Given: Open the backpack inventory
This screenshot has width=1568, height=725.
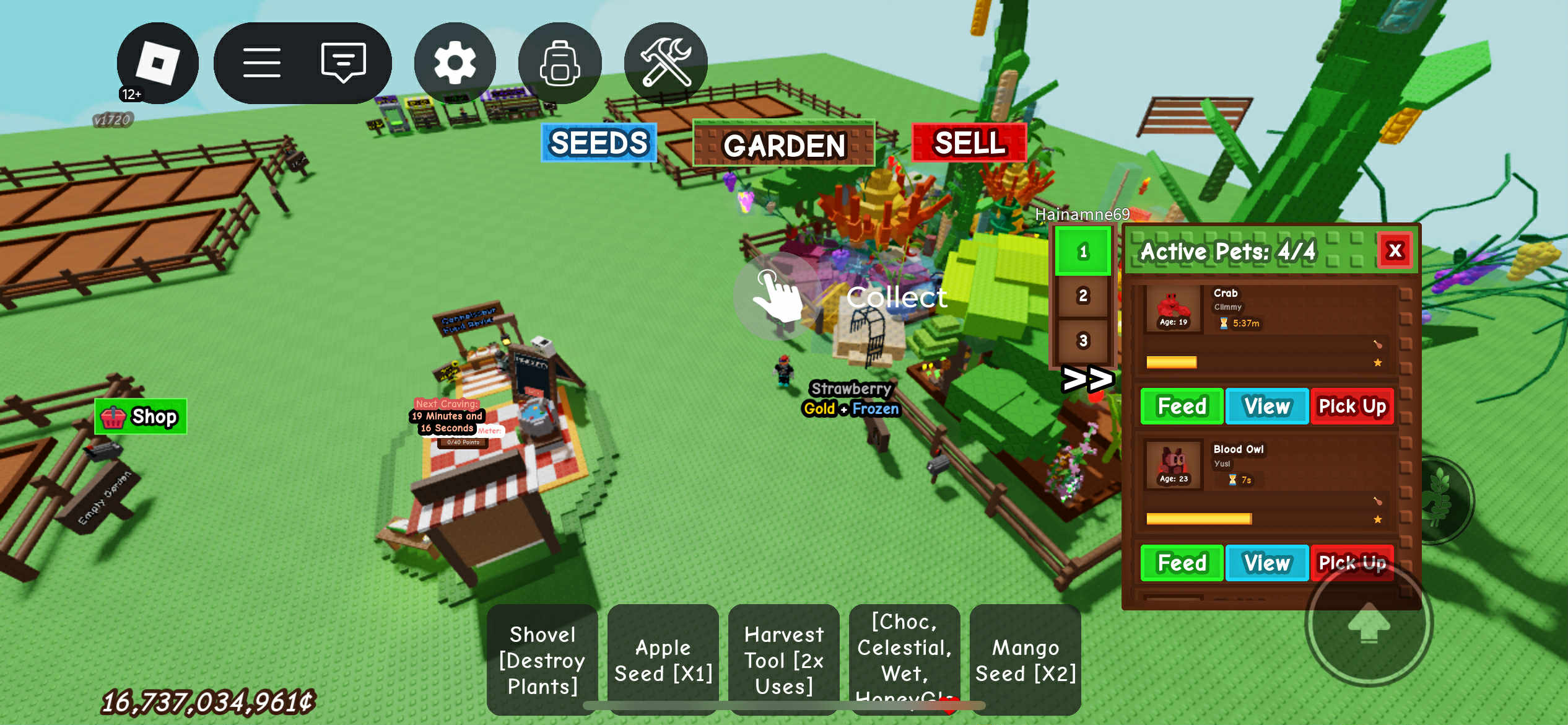Looking at the screenshot, I should [x=559, y=63].
